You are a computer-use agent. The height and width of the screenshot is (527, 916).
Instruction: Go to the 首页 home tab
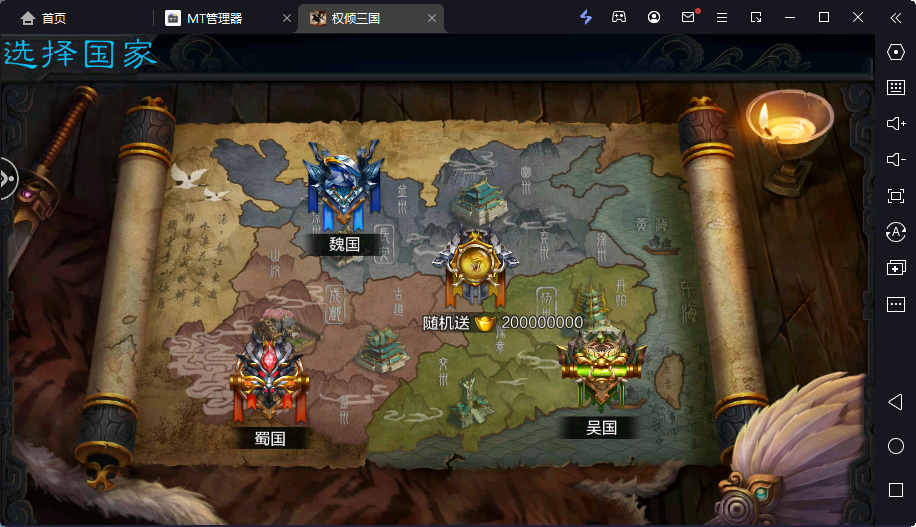44,18
